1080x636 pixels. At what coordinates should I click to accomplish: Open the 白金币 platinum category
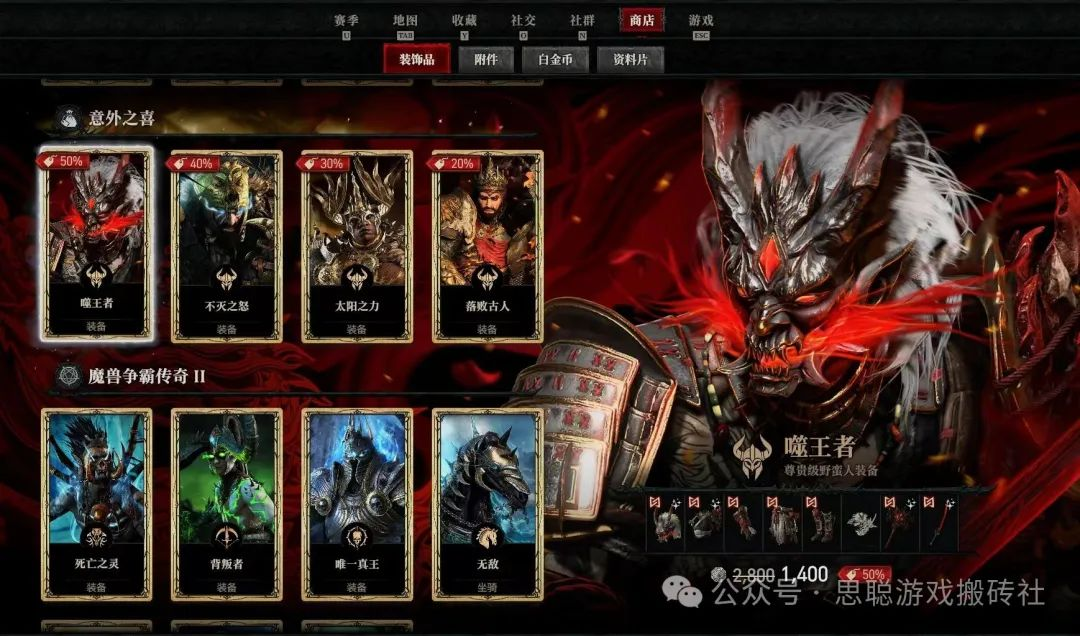(555, 59)
